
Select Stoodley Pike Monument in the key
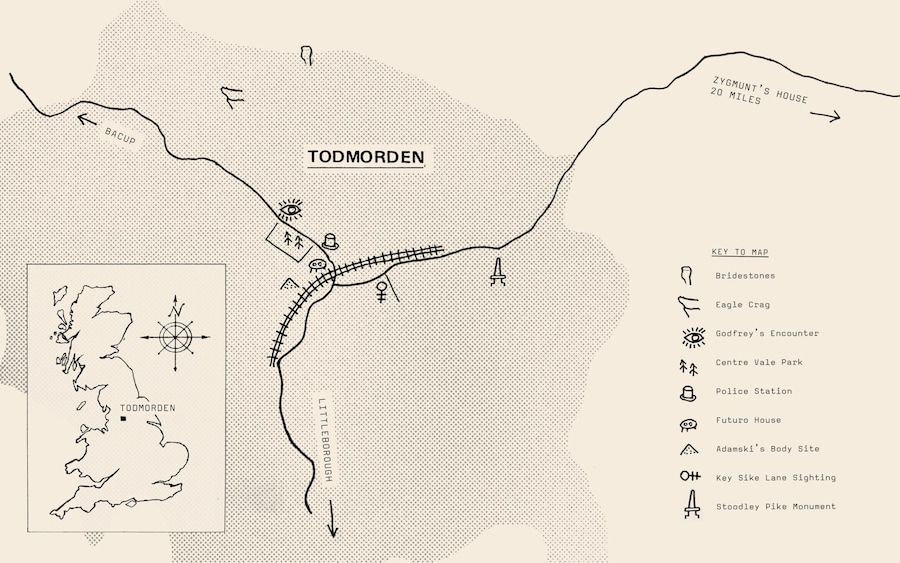coord(775,507)
